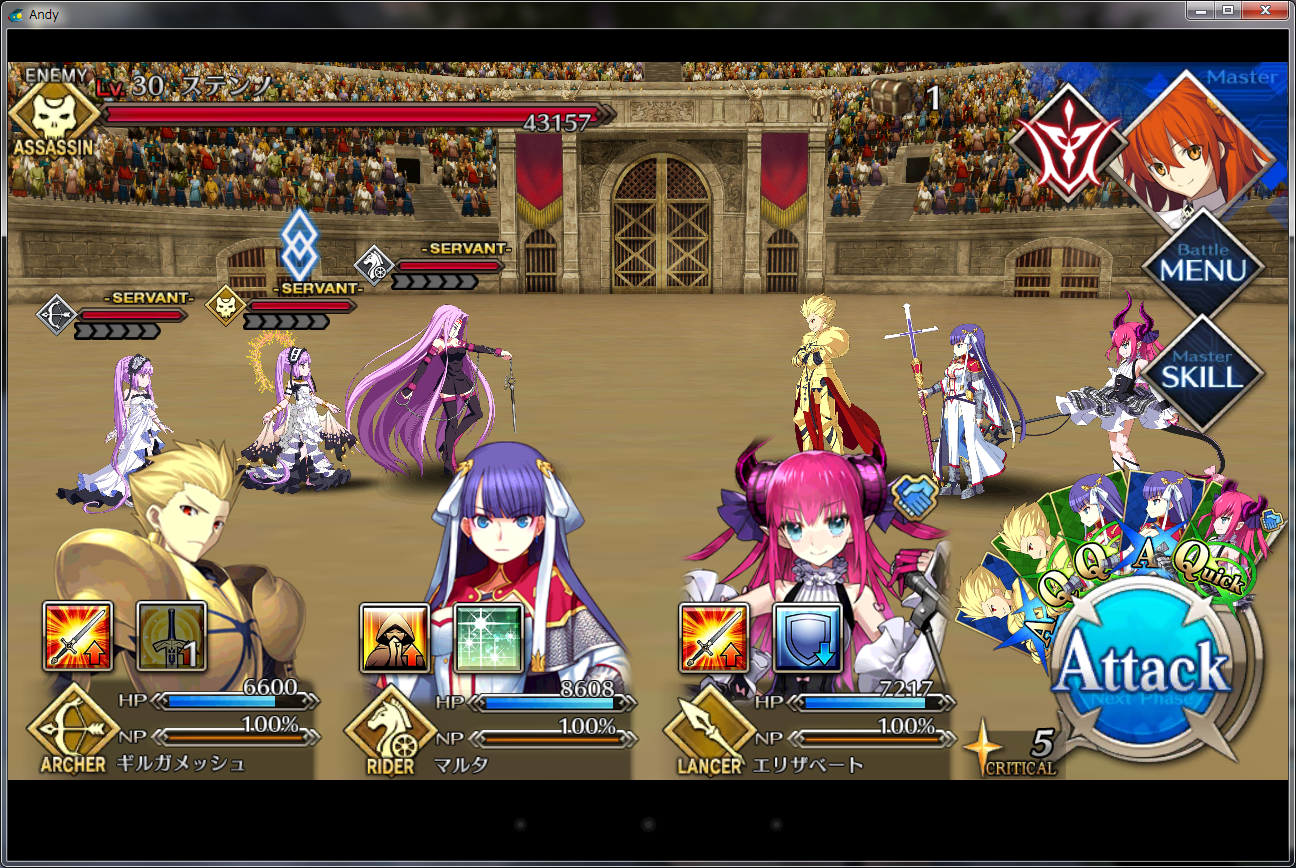Use Elizabeth's sword attack-up skill
Image resolution: width=1296 pixels, height=868 pixels.
tap(713, 637)
